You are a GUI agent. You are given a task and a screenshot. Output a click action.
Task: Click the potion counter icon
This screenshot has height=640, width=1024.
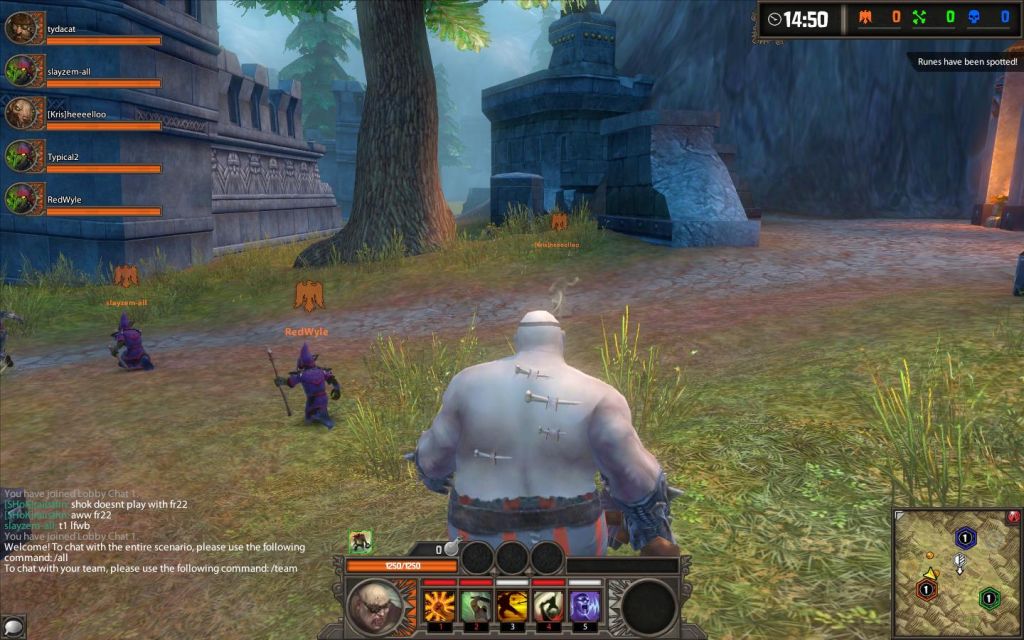coord(451,549)
